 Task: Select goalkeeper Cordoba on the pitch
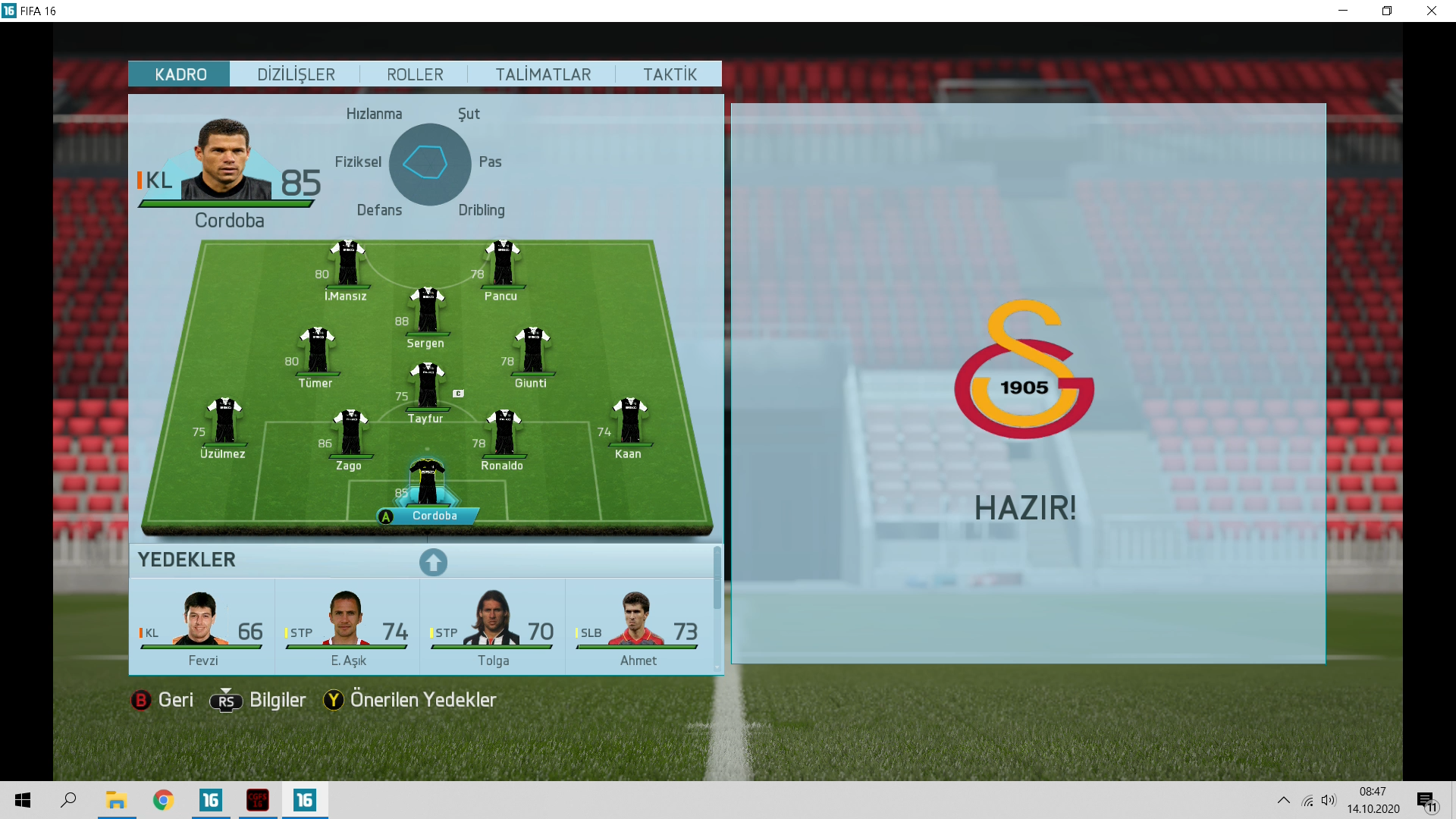[428, 483]
